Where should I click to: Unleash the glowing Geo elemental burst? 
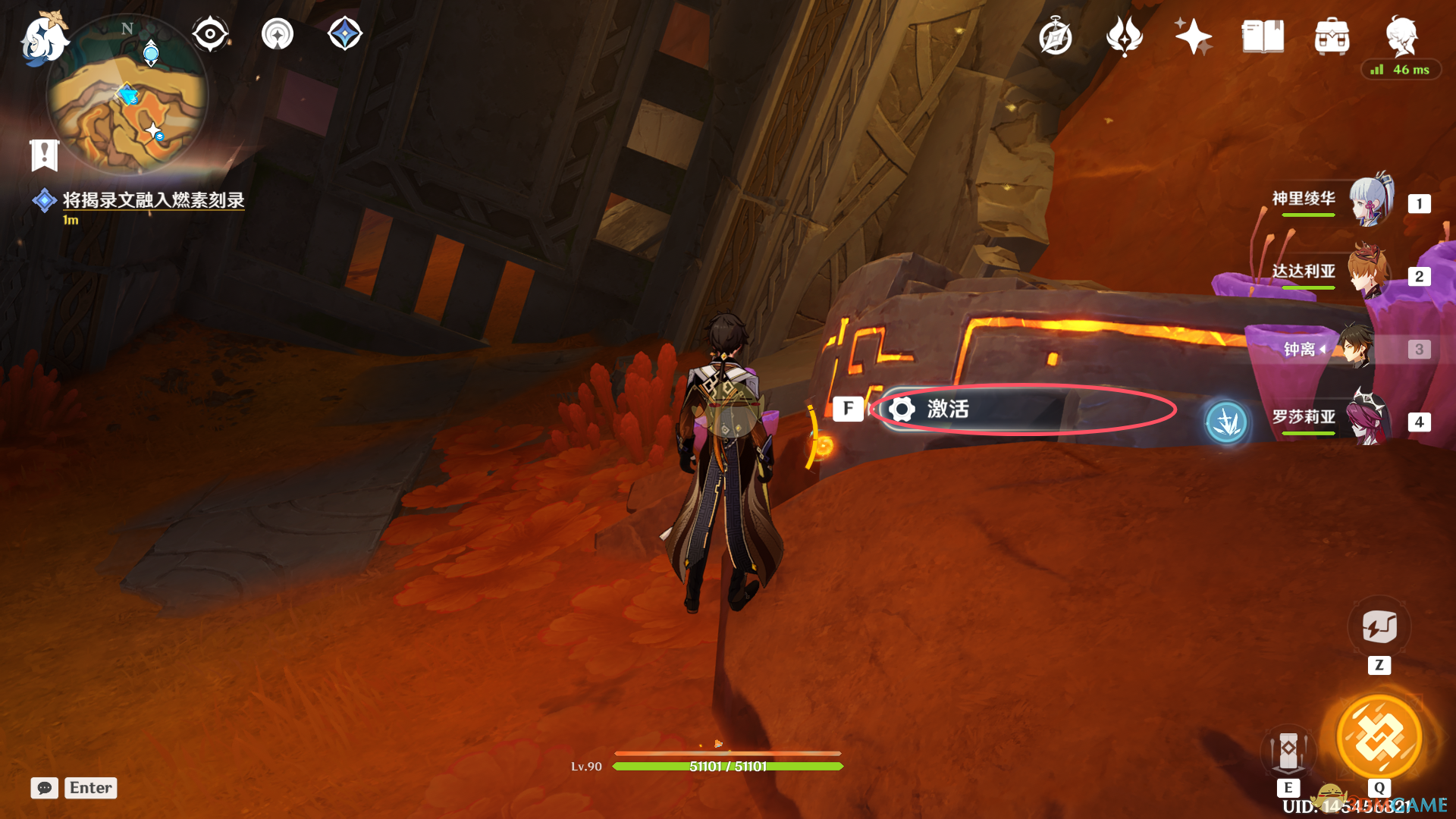tap(1379, 737)
